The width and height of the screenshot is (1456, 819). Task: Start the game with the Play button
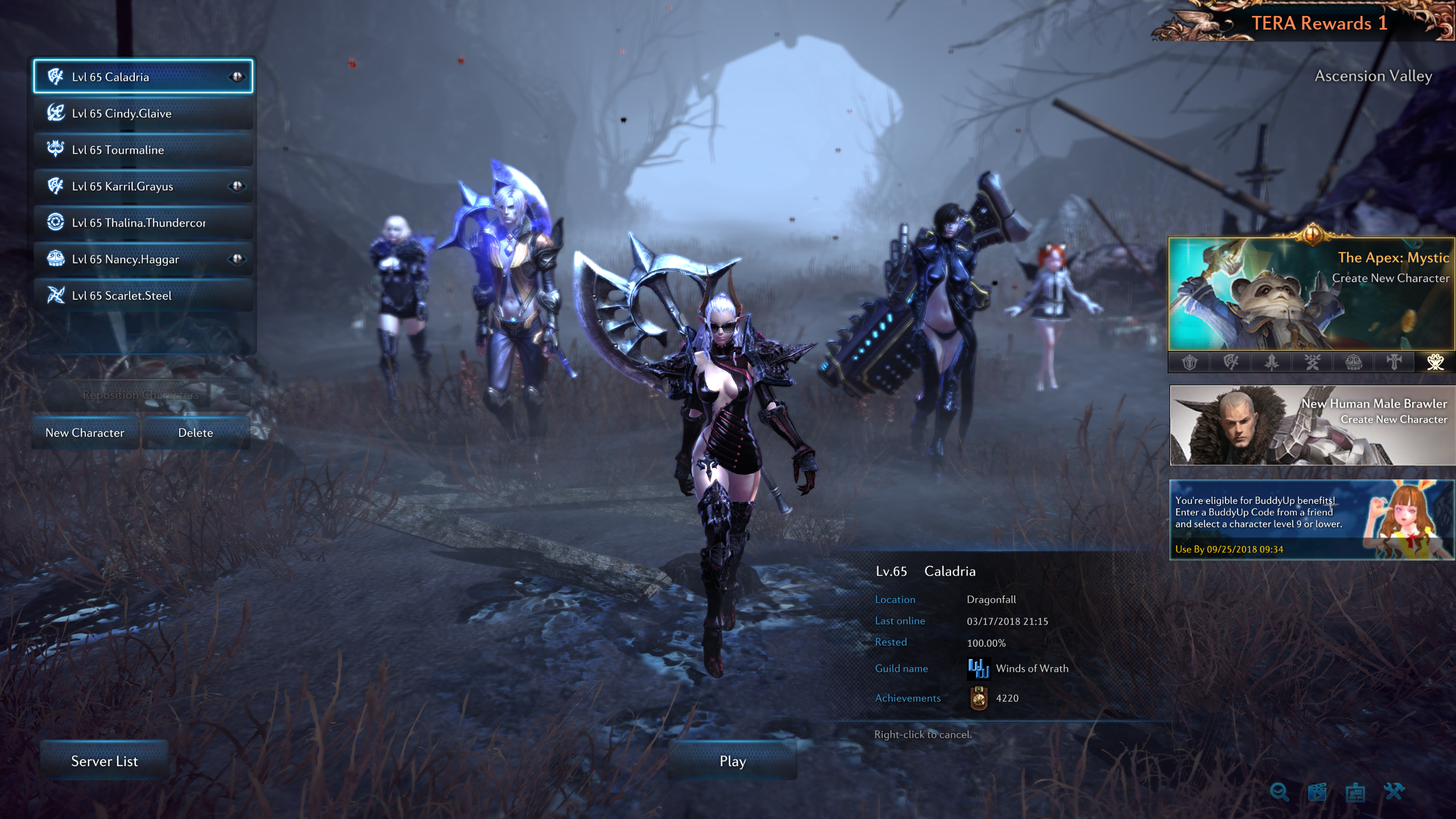click(x=733, y=761)
